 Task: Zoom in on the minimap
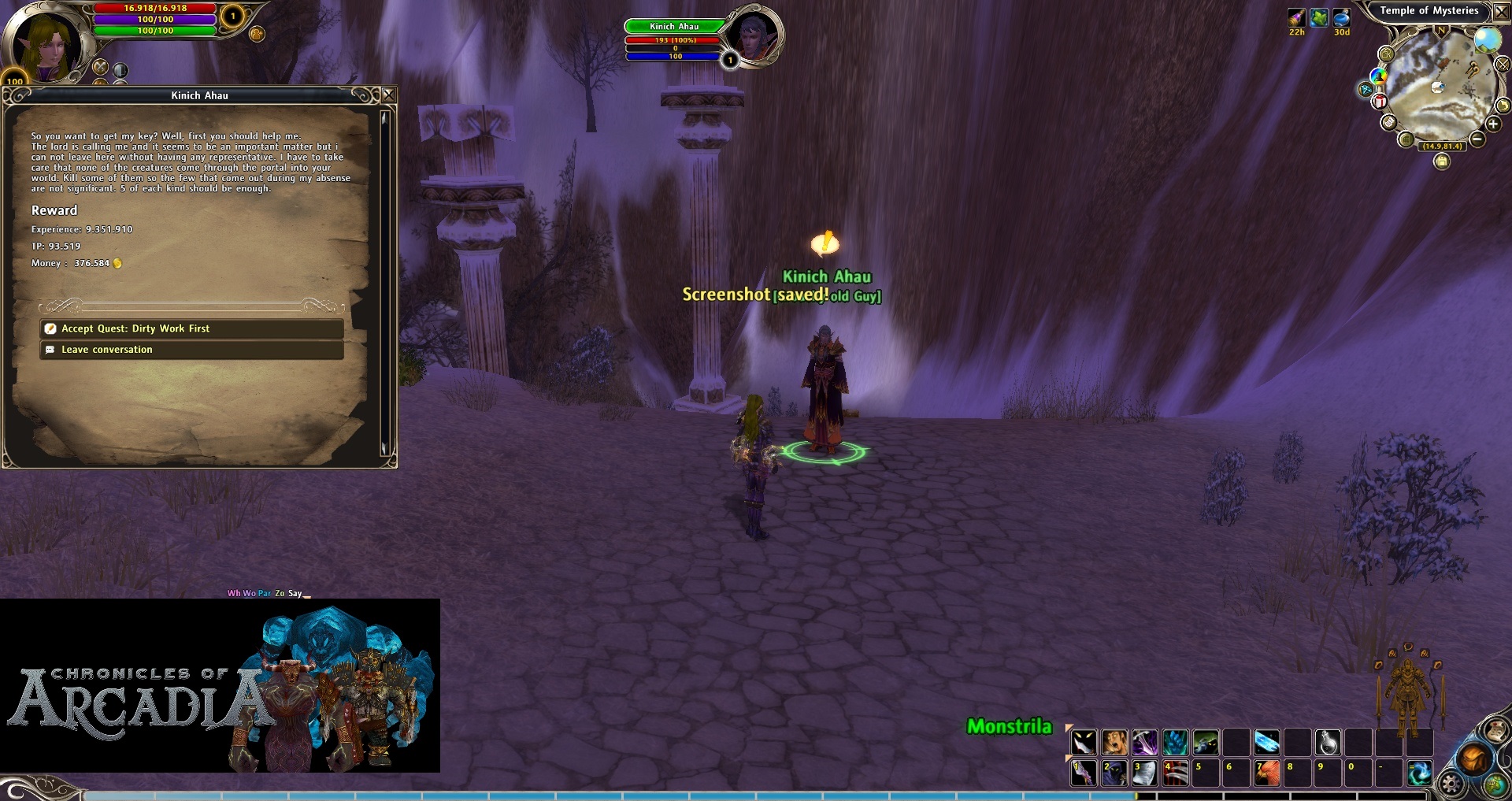(x=1492, y=124)
